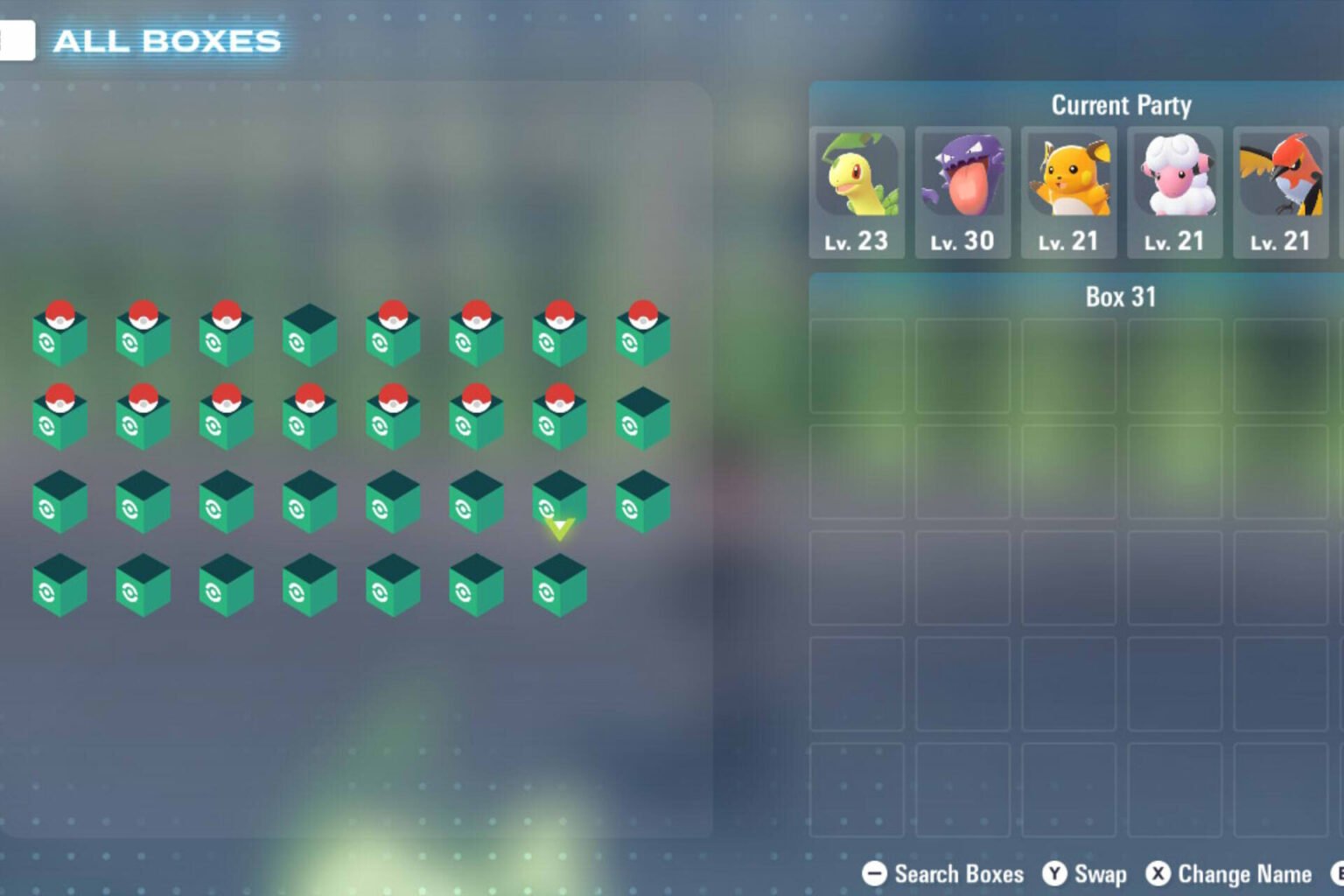Select Box 12 in the second row
The width and height of the screenshot is (1344, 896).
click(309, 418)
